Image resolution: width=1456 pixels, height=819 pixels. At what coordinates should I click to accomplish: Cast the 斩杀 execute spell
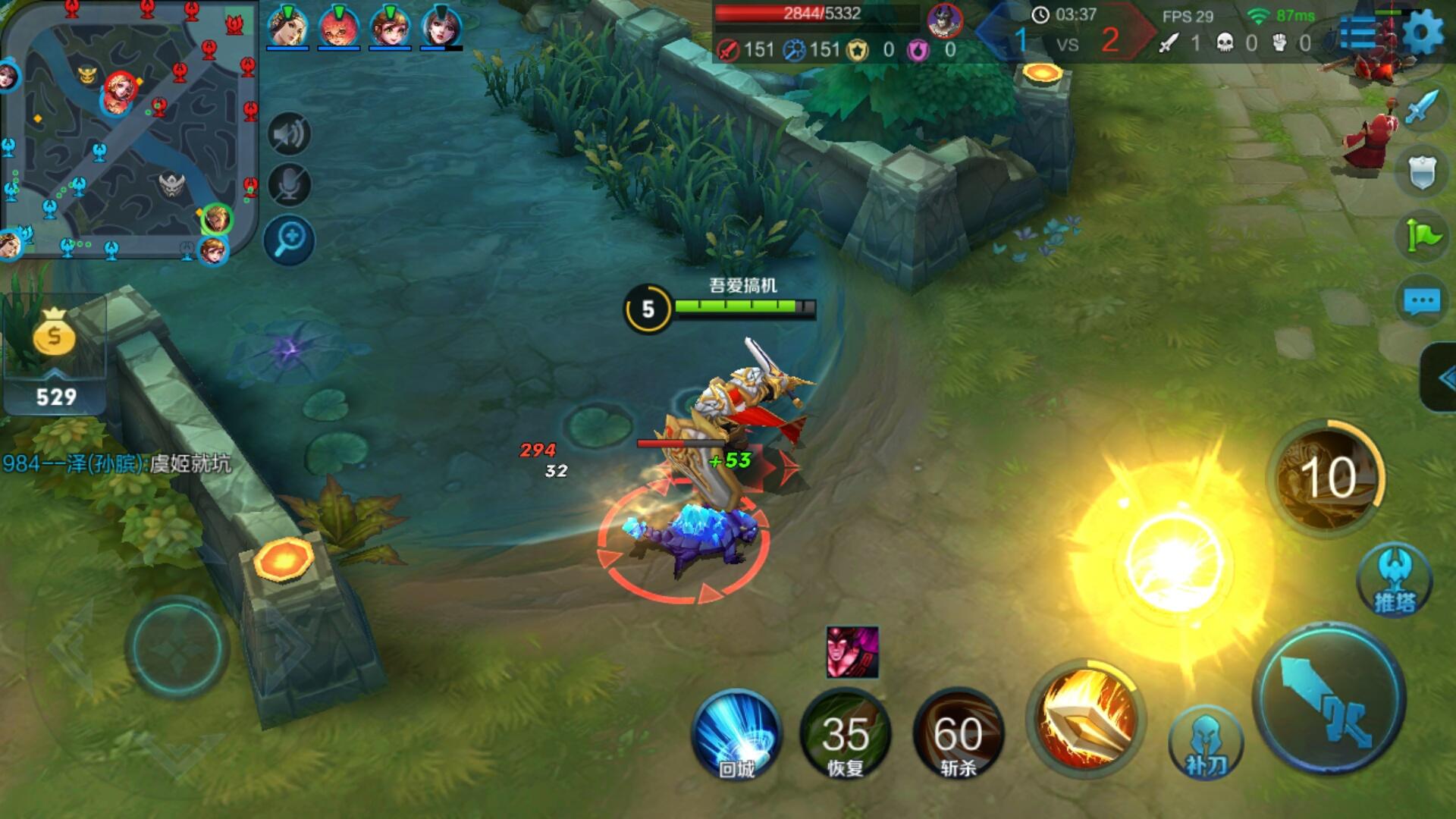(958, 733)
